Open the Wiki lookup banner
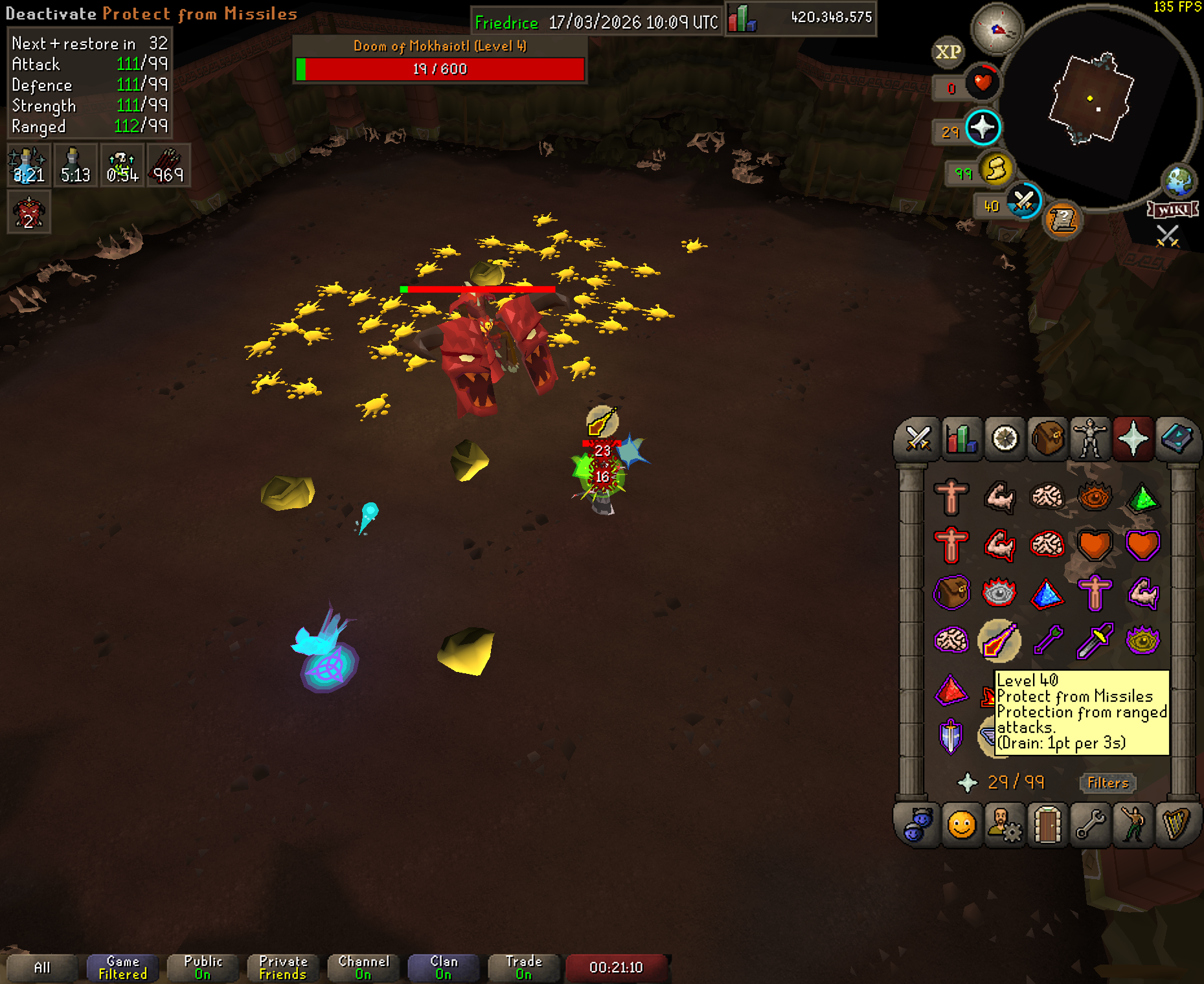The height and width of the screenshot is (984, 1204). pyautogui.click(x=1173, y=210)
